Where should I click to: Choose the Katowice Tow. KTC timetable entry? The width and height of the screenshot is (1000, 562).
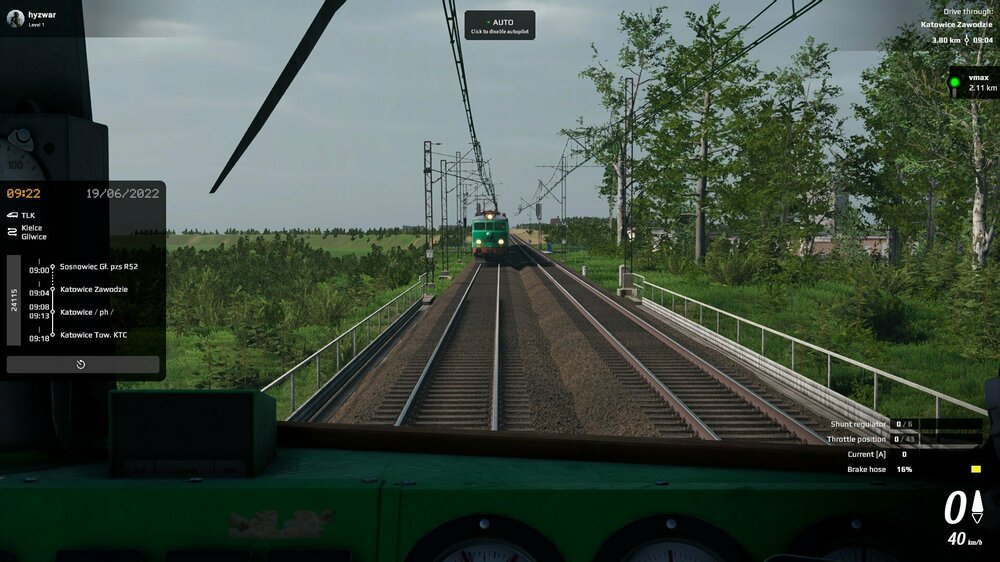94,335
